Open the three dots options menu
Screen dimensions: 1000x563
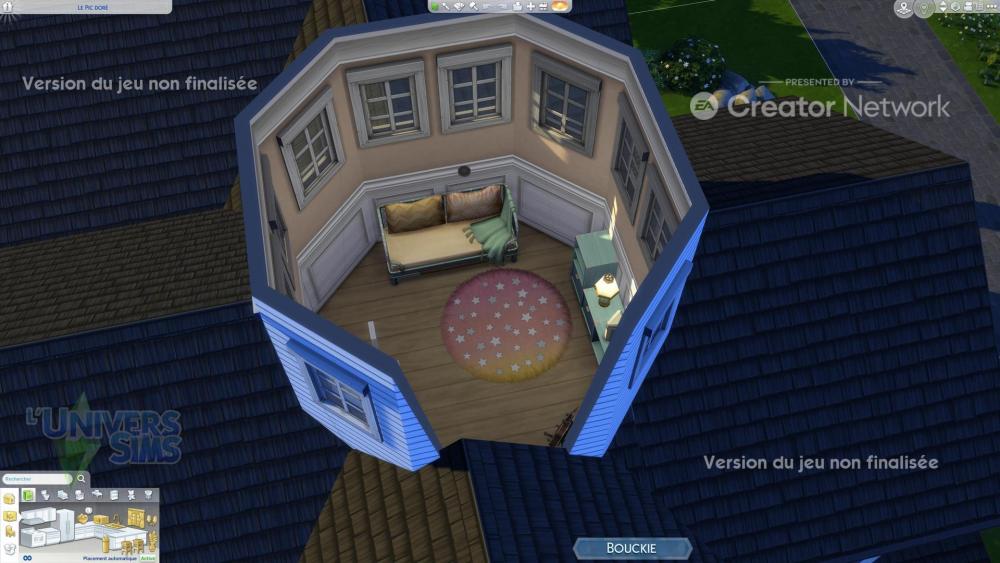click(x=991, y=8)
